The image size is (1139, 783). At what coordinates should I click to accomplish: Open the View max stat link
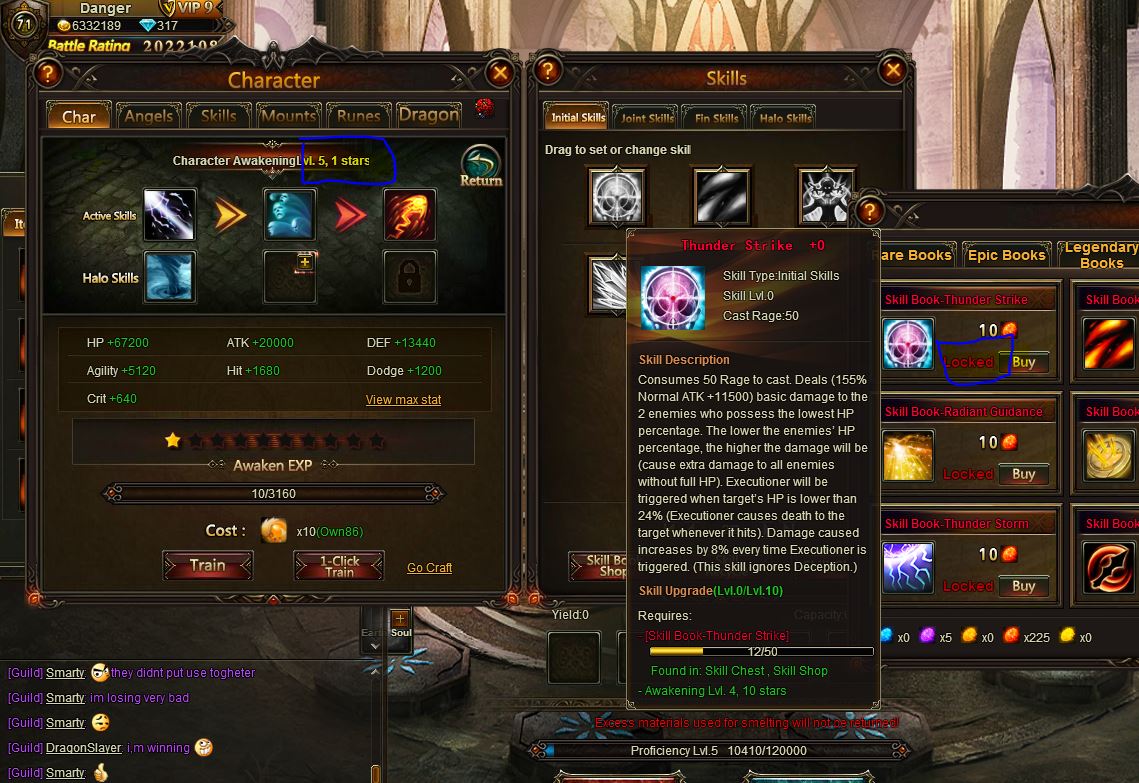(403, 400)
